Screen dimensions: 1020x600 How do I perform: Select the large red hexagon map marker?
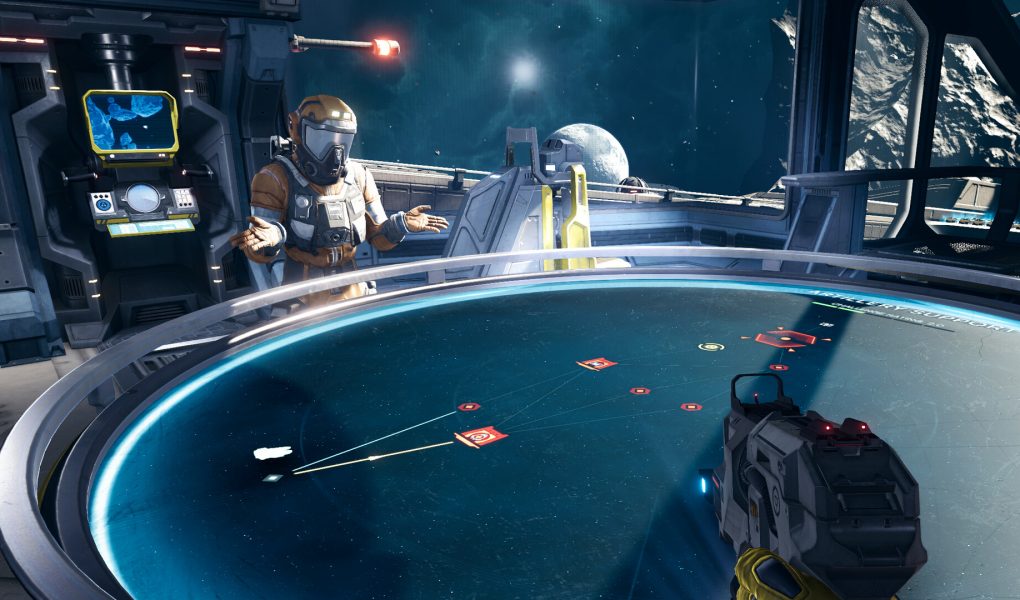(785, 339)
